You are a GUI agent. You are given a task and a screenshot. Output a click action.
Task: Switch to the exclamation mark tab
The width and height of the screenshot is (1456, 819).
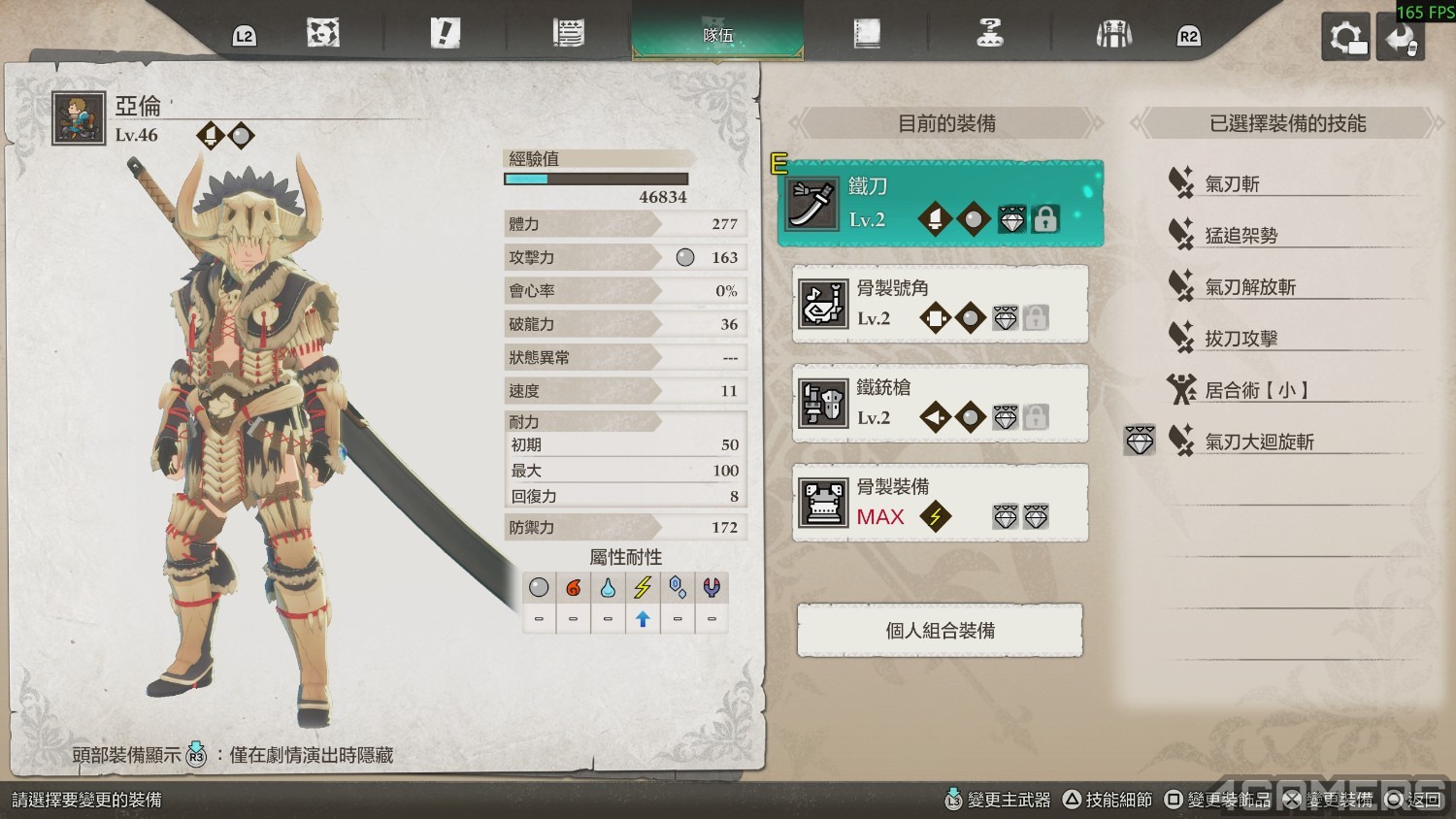tap(445, 34)
